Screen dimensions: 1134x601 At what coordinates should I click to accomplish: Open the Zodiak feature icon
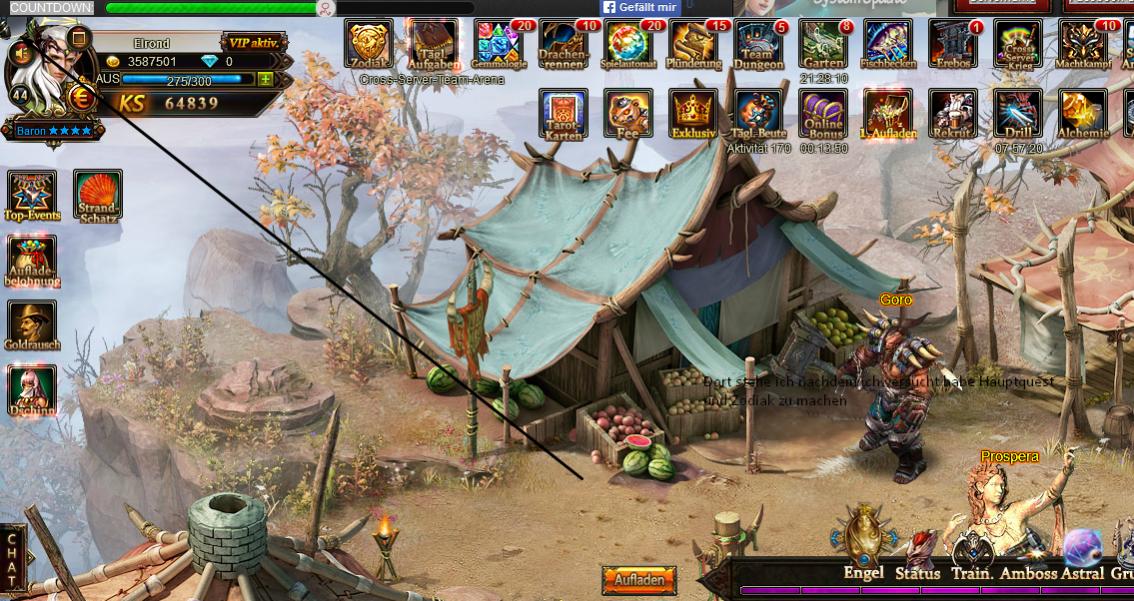pos(369,44)
